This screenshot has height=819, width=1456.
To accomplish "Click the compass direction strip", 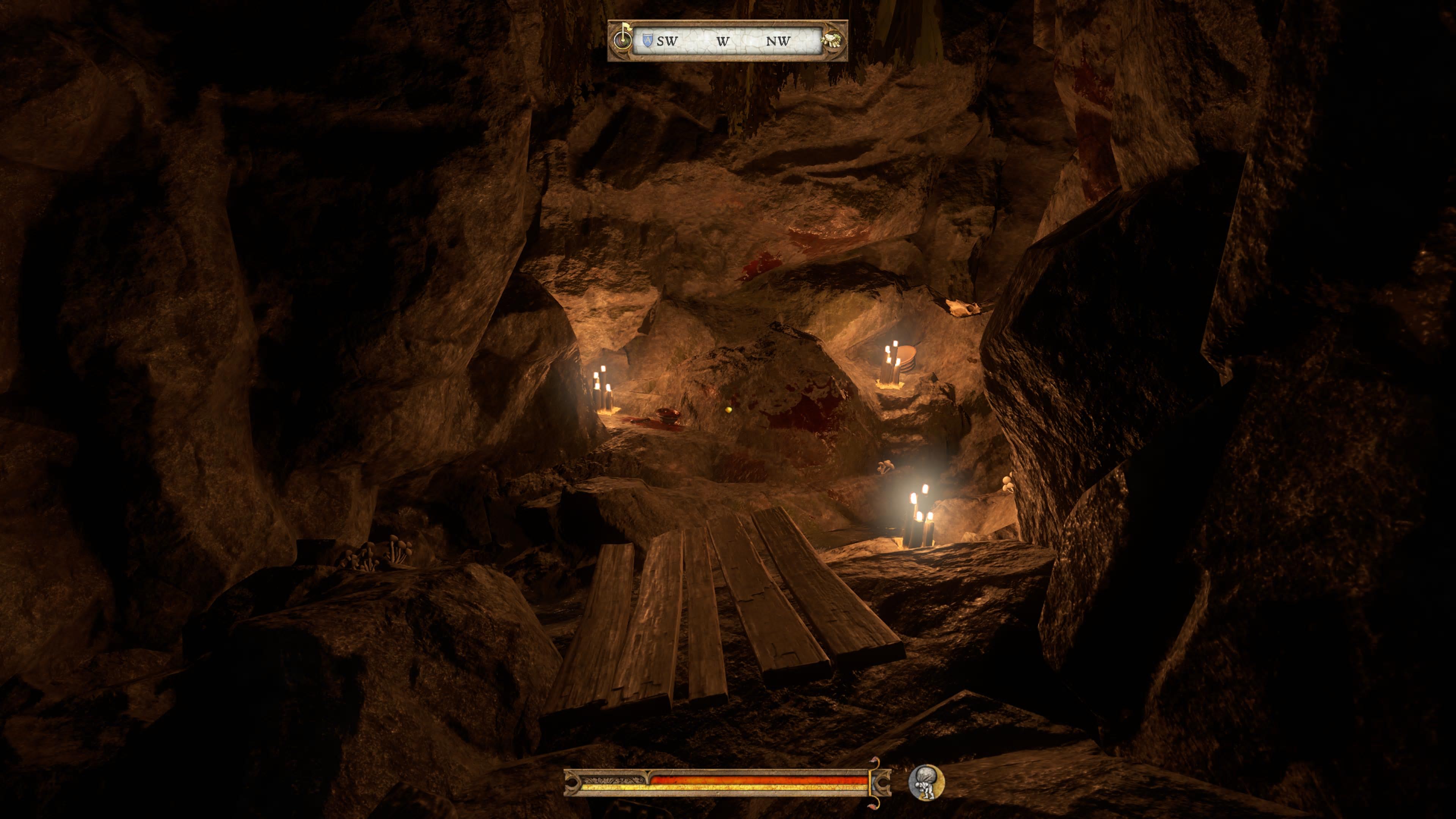I will (728, 41).
